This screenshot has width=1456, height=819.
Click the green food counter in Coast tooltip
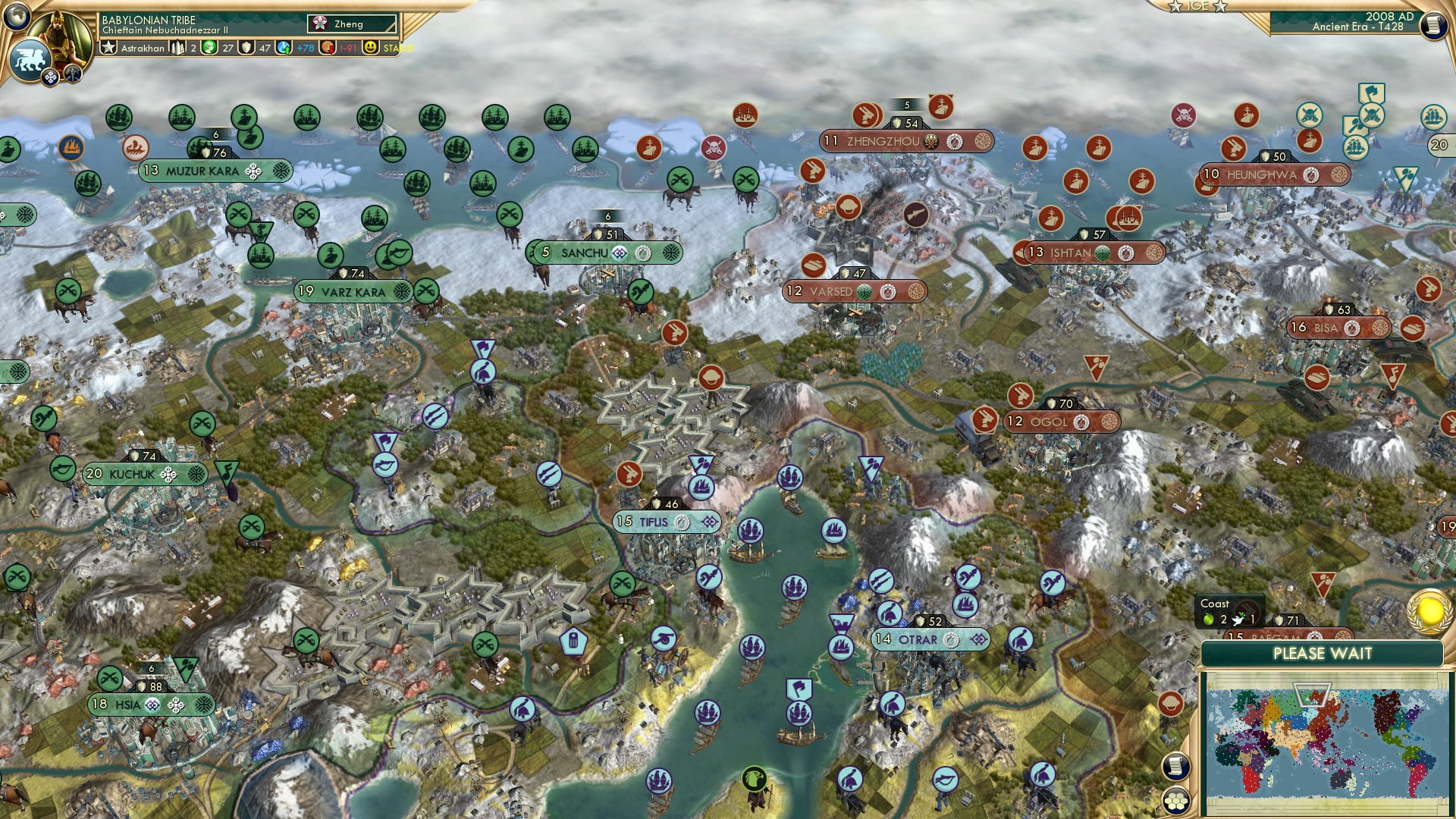pyautogui.click(x=1209, y=620)
